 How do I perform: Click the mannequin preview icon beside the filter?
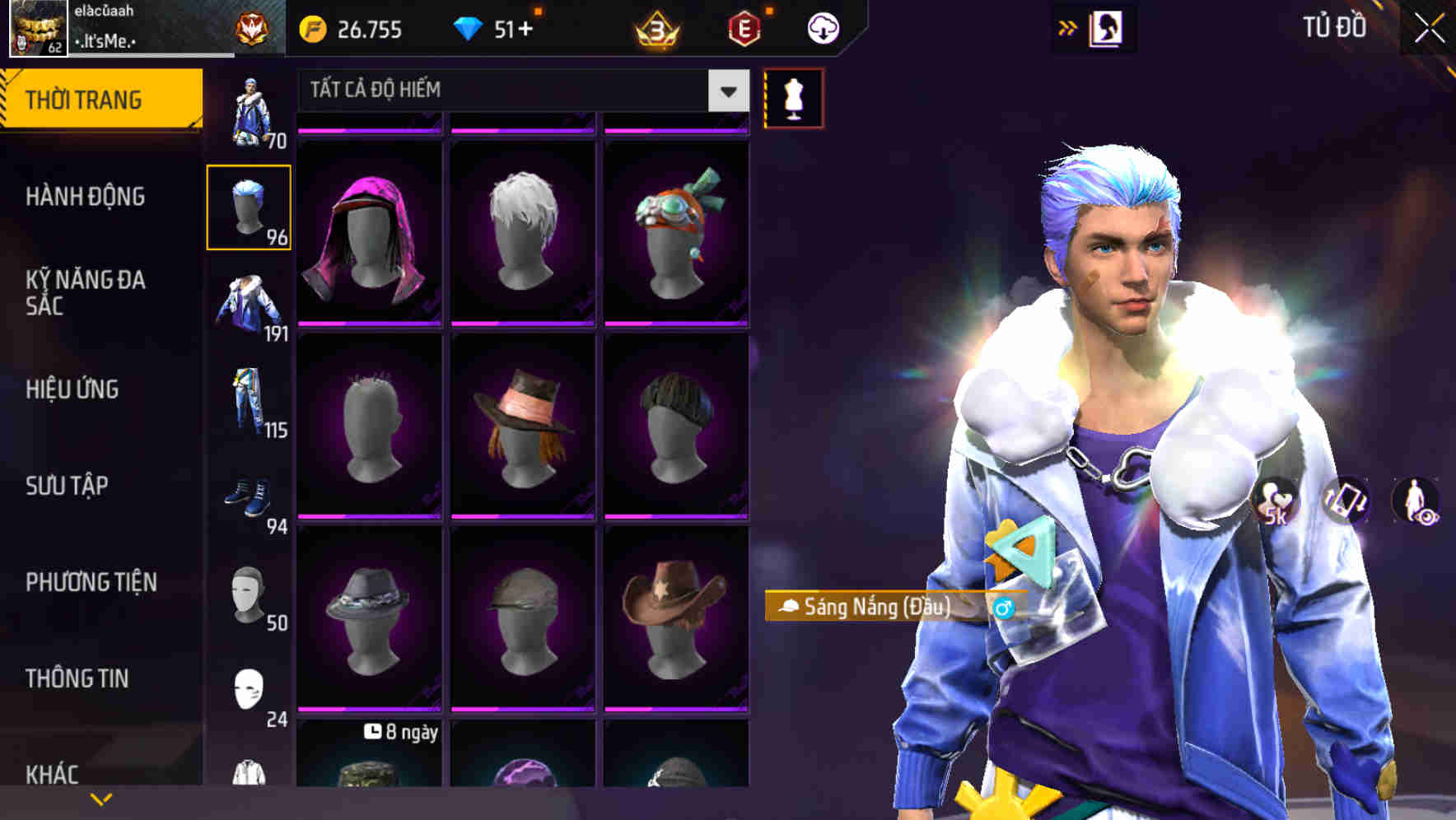pyautogui.click(x=793, y=96)
